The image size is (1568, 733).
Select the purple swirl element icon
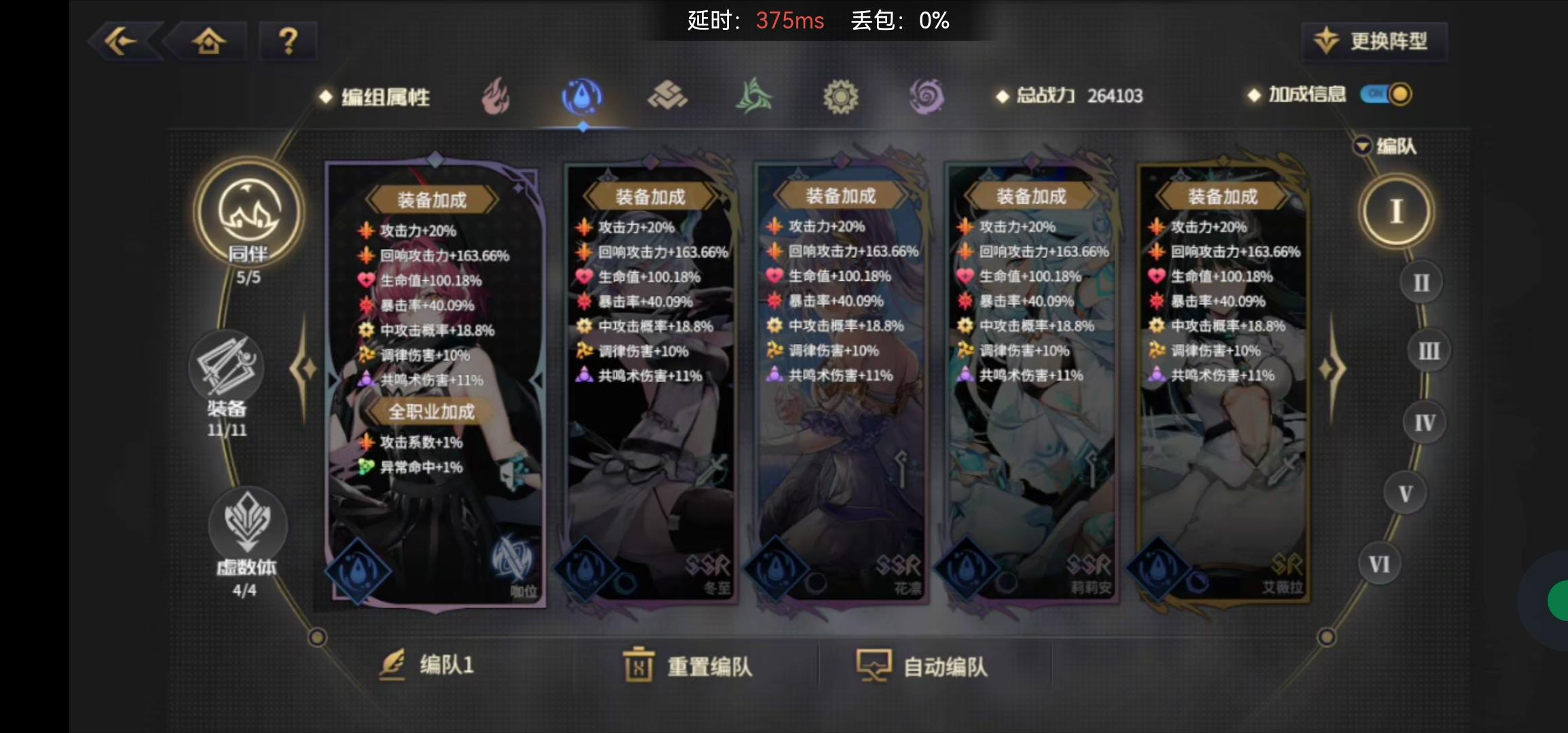[927, 96]
